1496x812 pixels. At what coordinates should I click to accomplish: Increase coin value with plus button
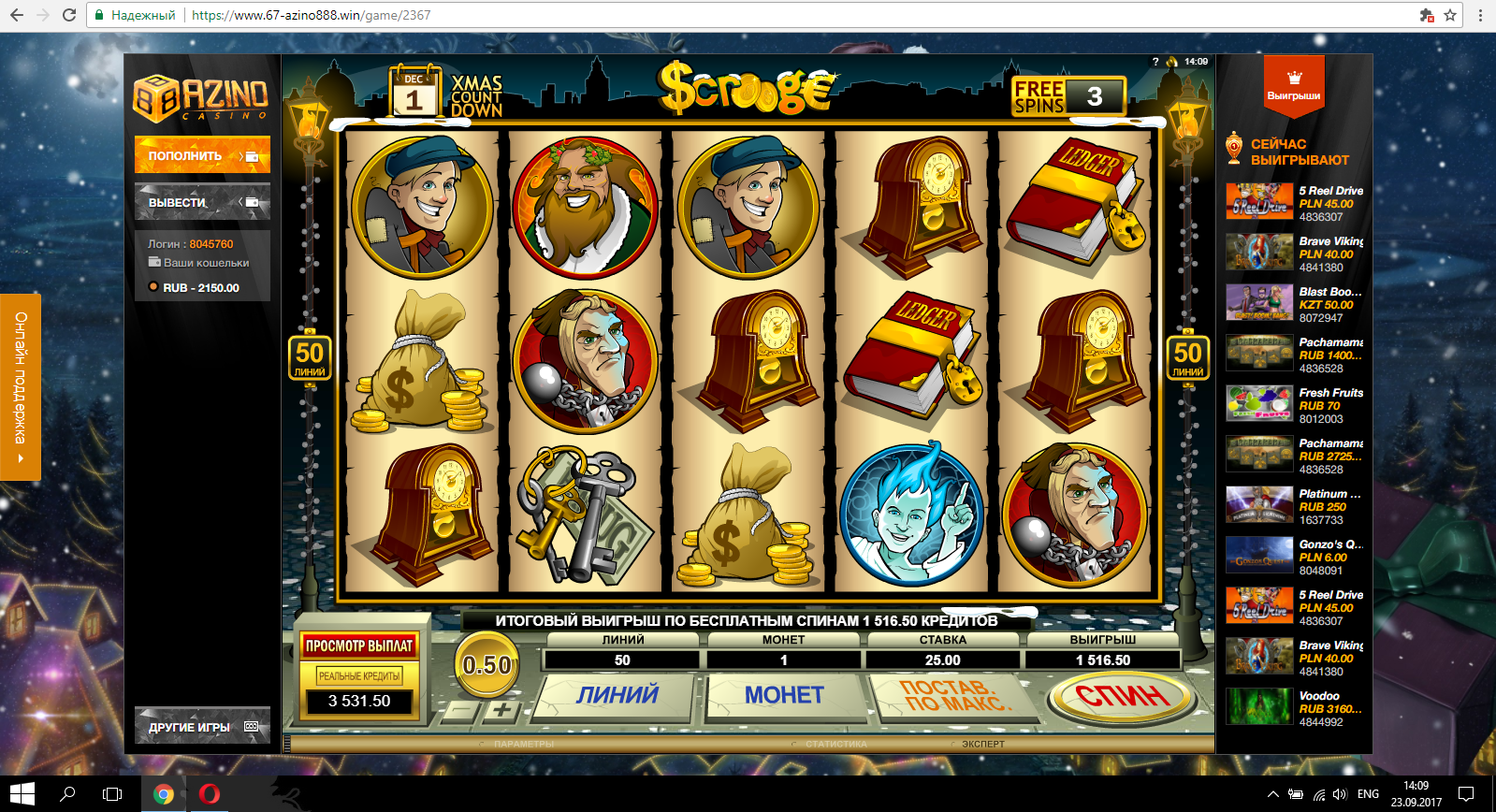pos(502,710)
